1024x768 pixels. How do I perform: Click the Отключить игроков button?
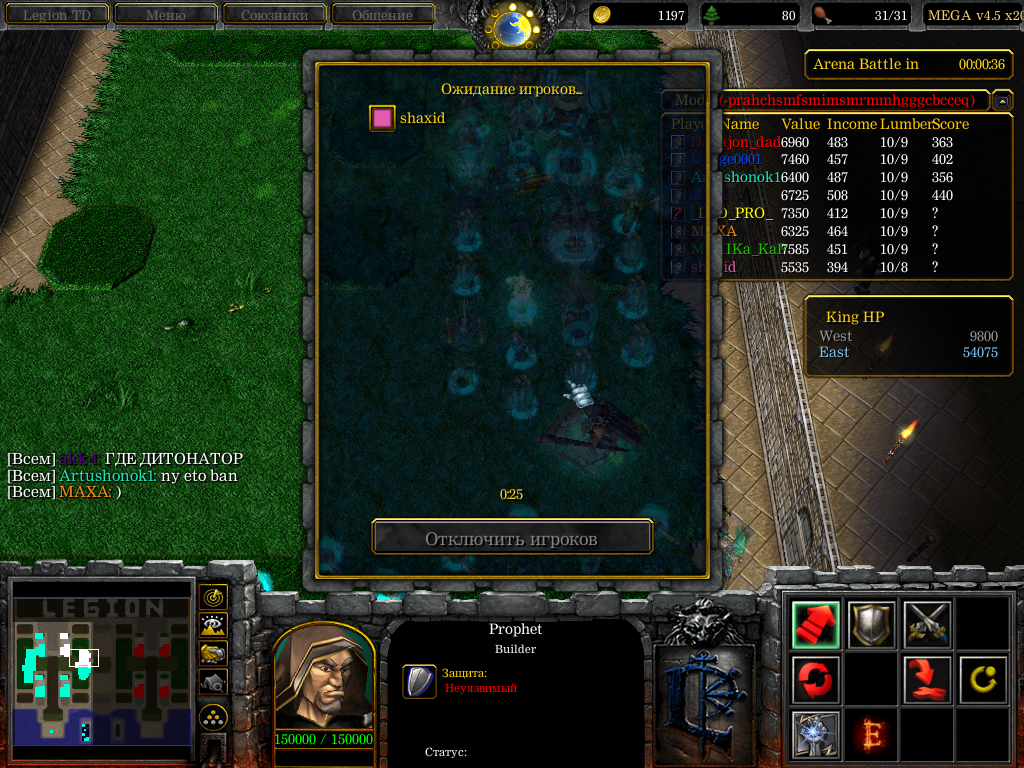click(x=511, y=539)
